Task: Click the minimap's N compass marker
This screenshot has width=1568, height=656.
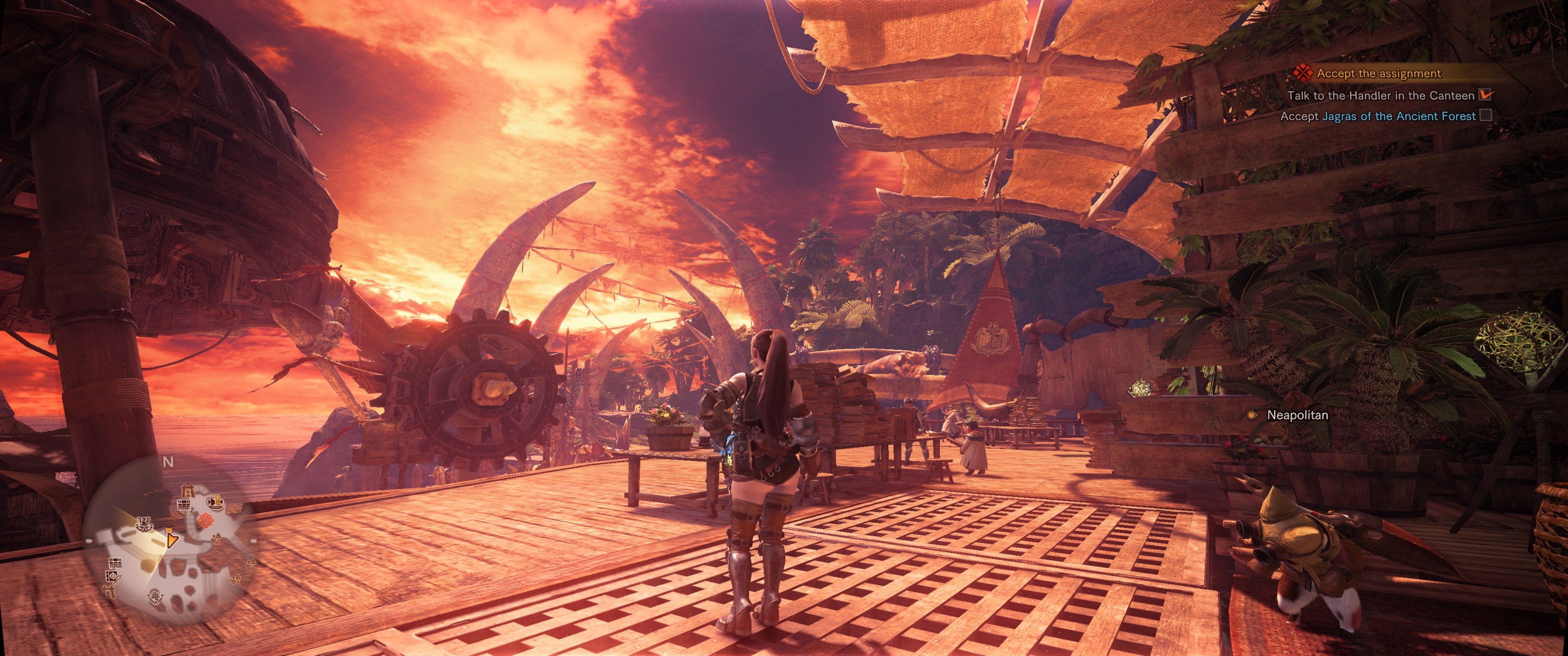Action: coord(168,462)
